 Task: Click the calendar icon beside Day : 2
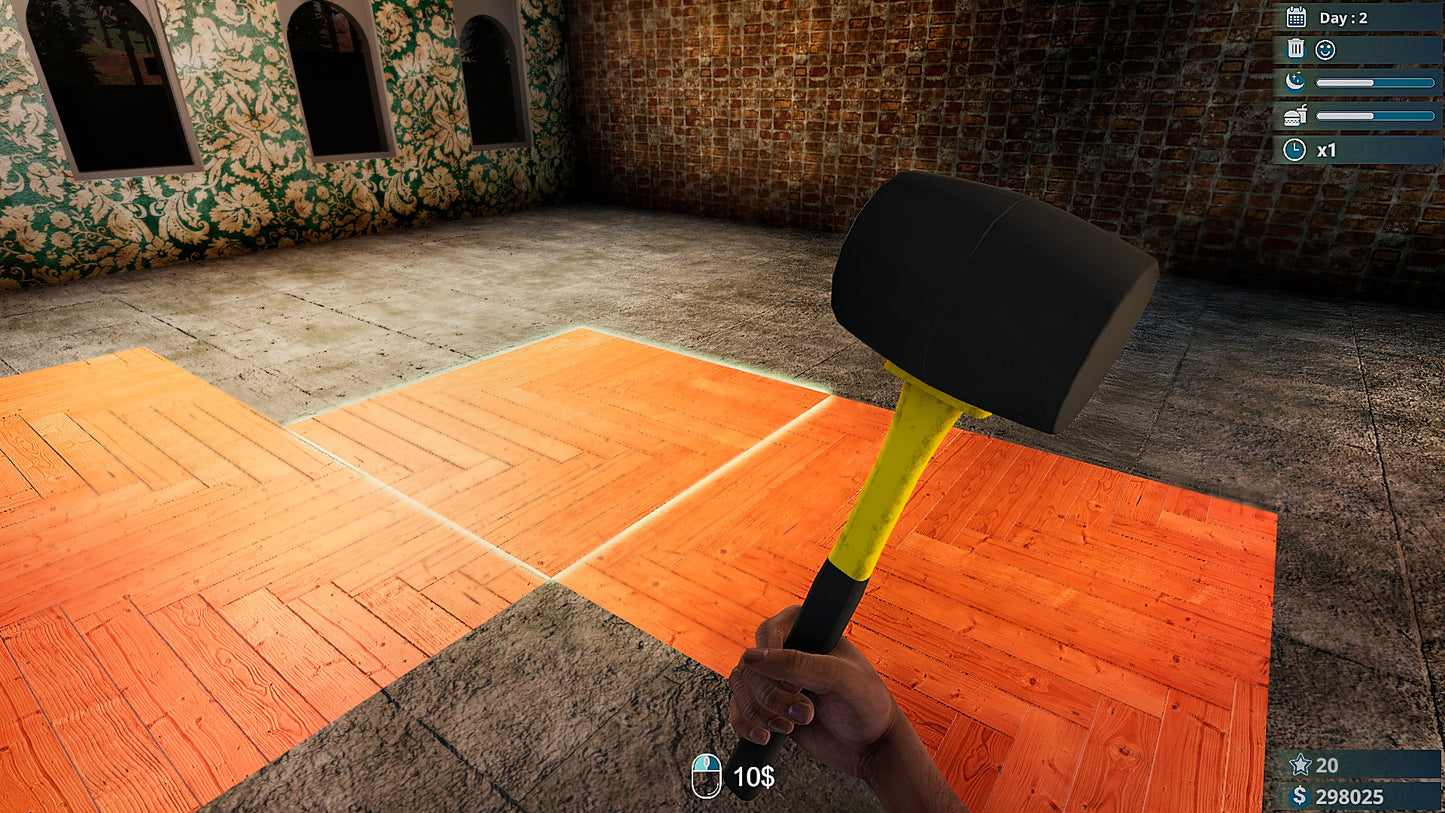[x=1296, y=16]
